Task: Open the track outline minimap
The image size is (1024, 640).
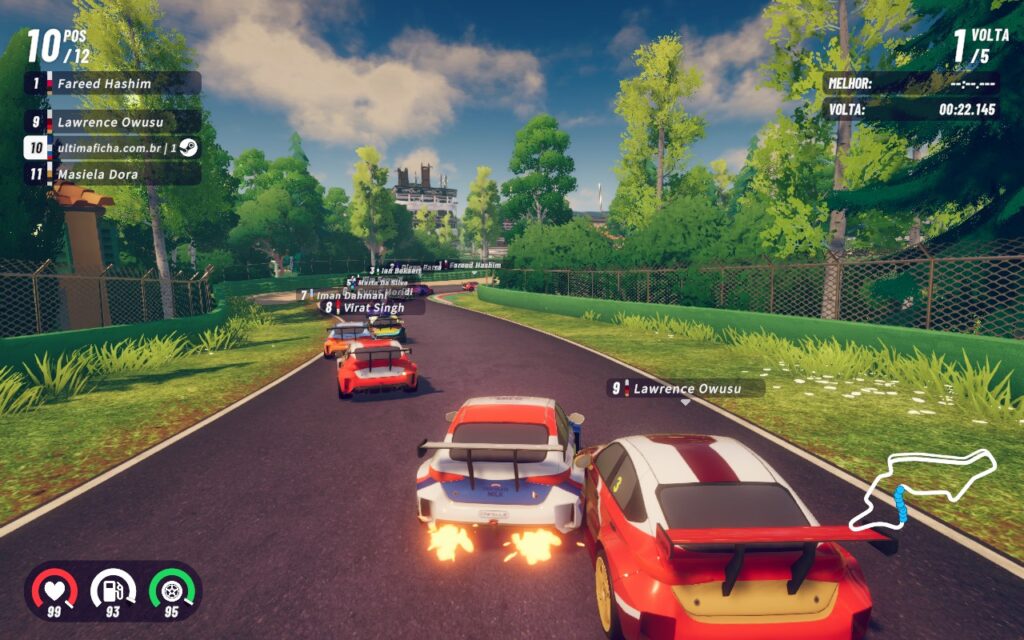Action: click(x=922, y=490)
